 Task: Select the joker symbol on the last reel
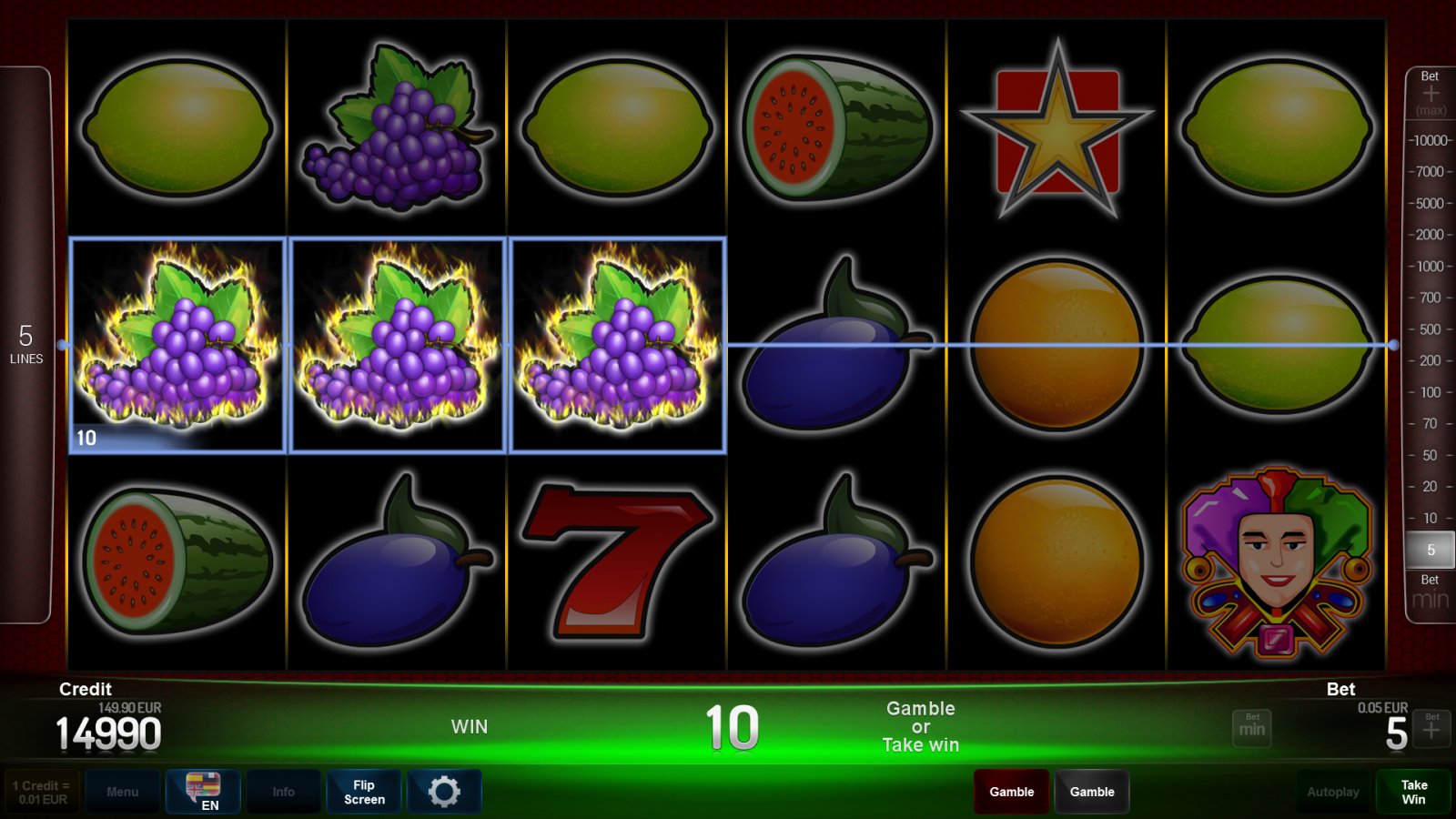point(1275,560)
